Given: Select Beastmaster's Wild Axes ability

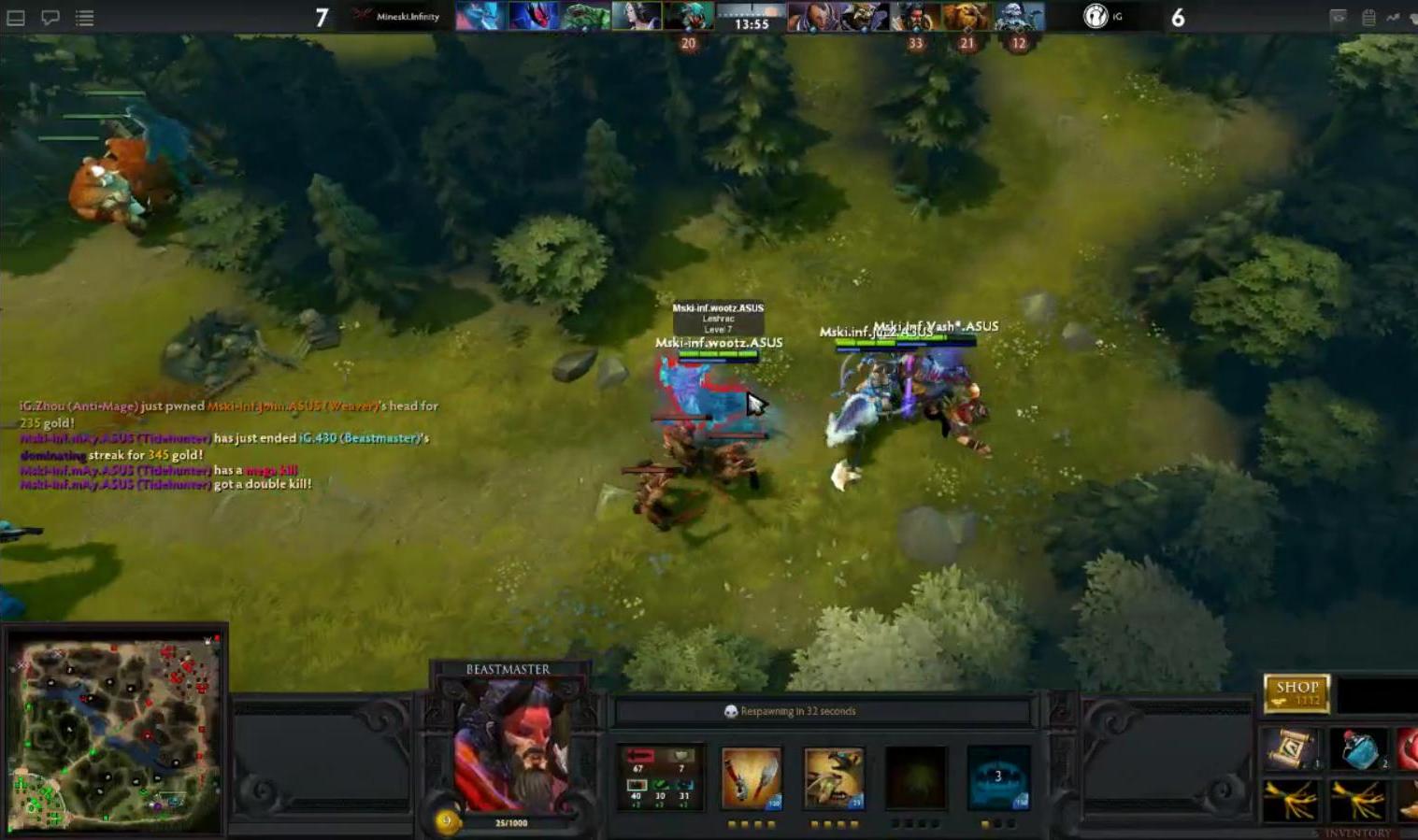Looking at the screenshot, I should 751,778.
